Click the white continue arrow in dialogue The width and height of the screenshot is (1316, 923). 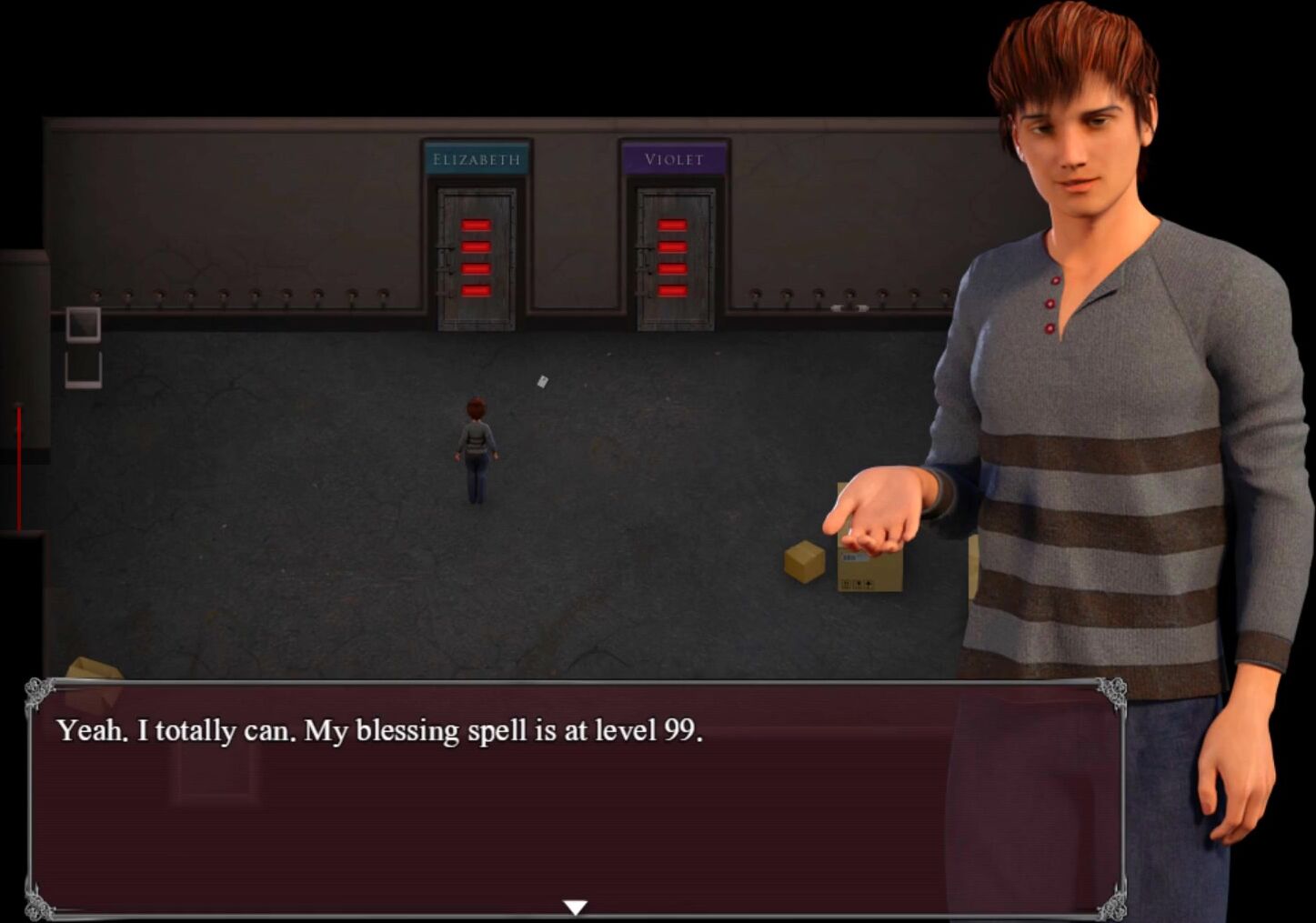(575, 907)
